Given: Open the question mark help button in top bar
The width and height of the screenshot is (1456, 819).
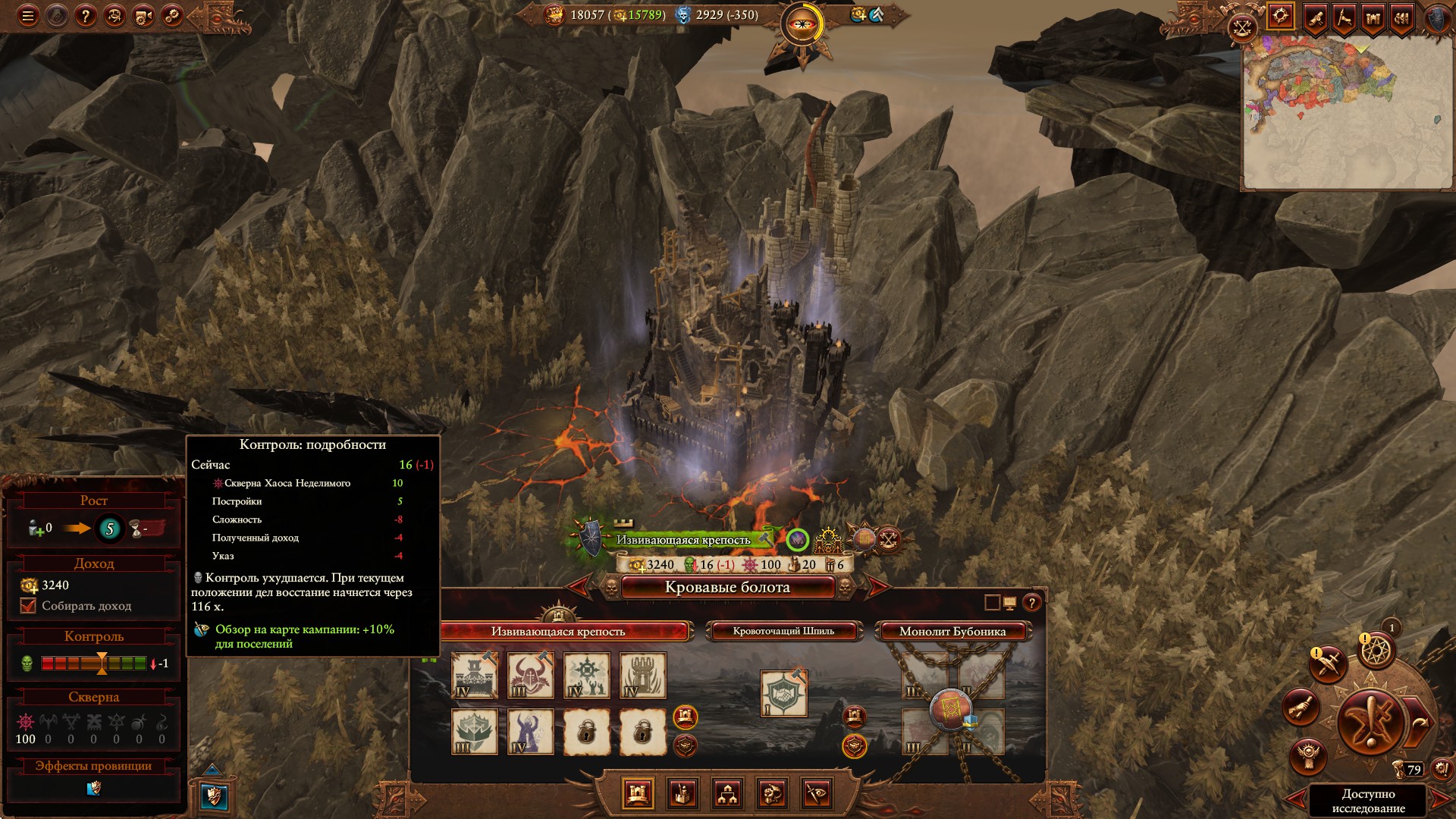Looking at the screenshot, I should 86,16.
